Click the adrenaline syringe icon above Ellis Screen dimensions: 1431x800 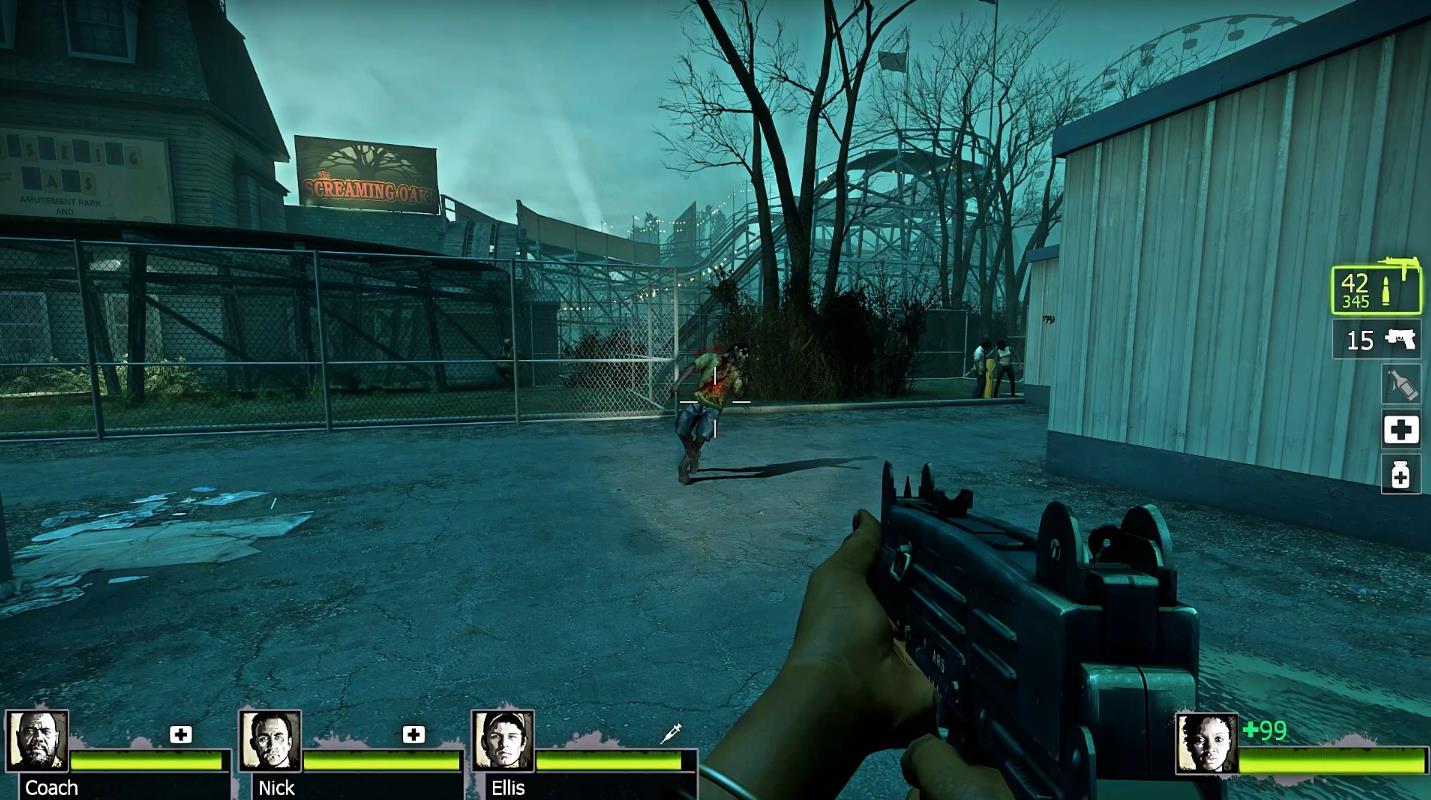(x=671, y=734)
